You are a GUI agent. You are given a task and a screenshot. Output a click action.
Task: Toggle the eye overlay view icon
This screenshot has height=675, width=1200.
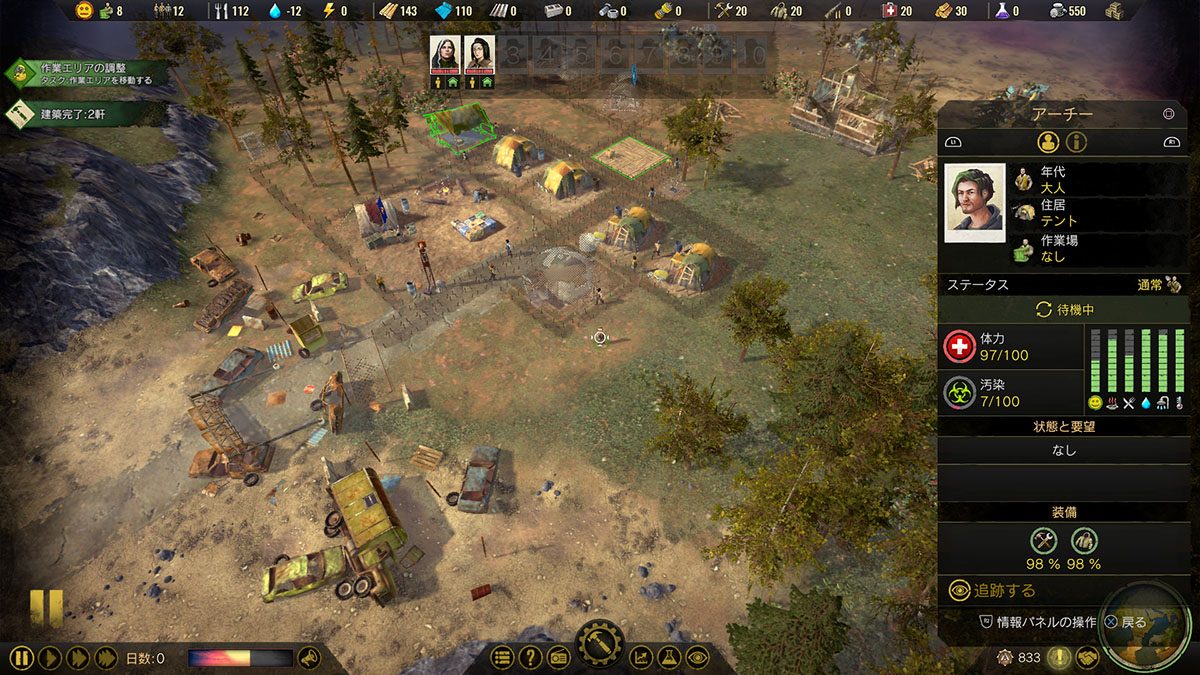click(x=697, y=658)
